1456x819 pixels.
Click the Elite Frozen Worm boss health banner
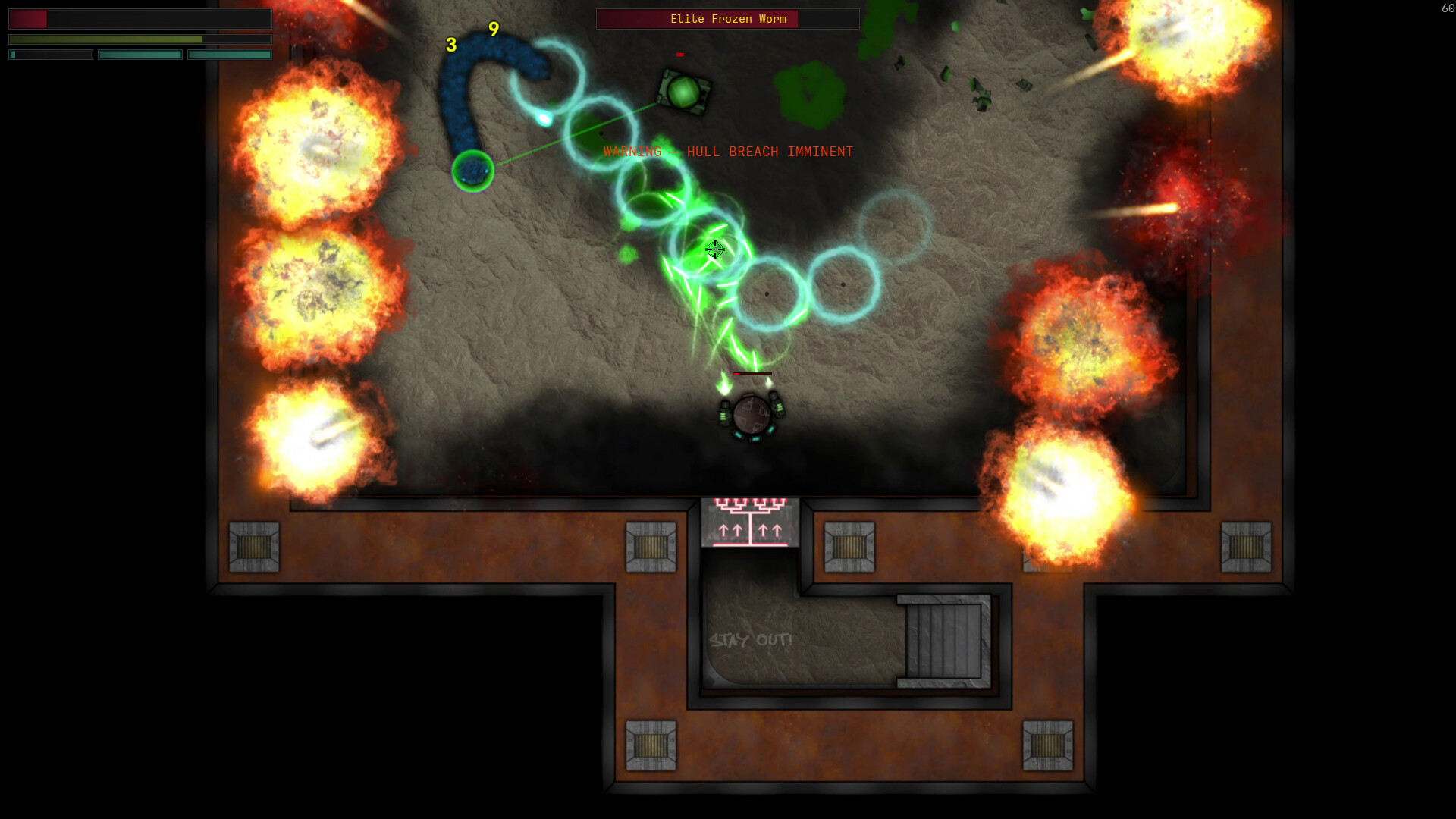pos(726,18)
